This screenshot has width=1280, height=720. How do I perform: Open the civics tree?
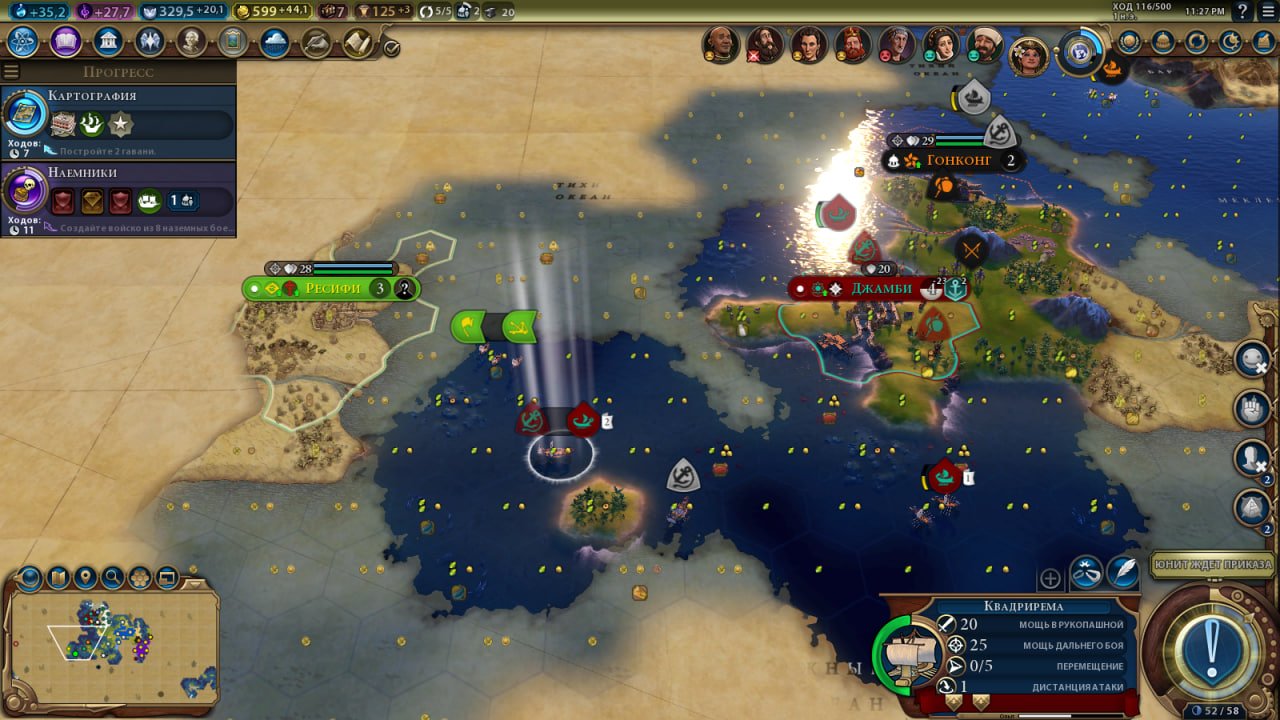(66, 42)
